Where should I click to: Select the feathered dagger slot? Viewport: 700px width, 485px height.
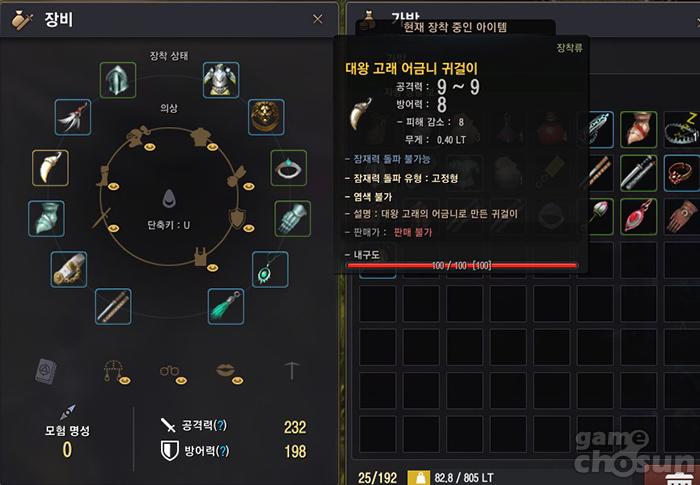[73, 116]
